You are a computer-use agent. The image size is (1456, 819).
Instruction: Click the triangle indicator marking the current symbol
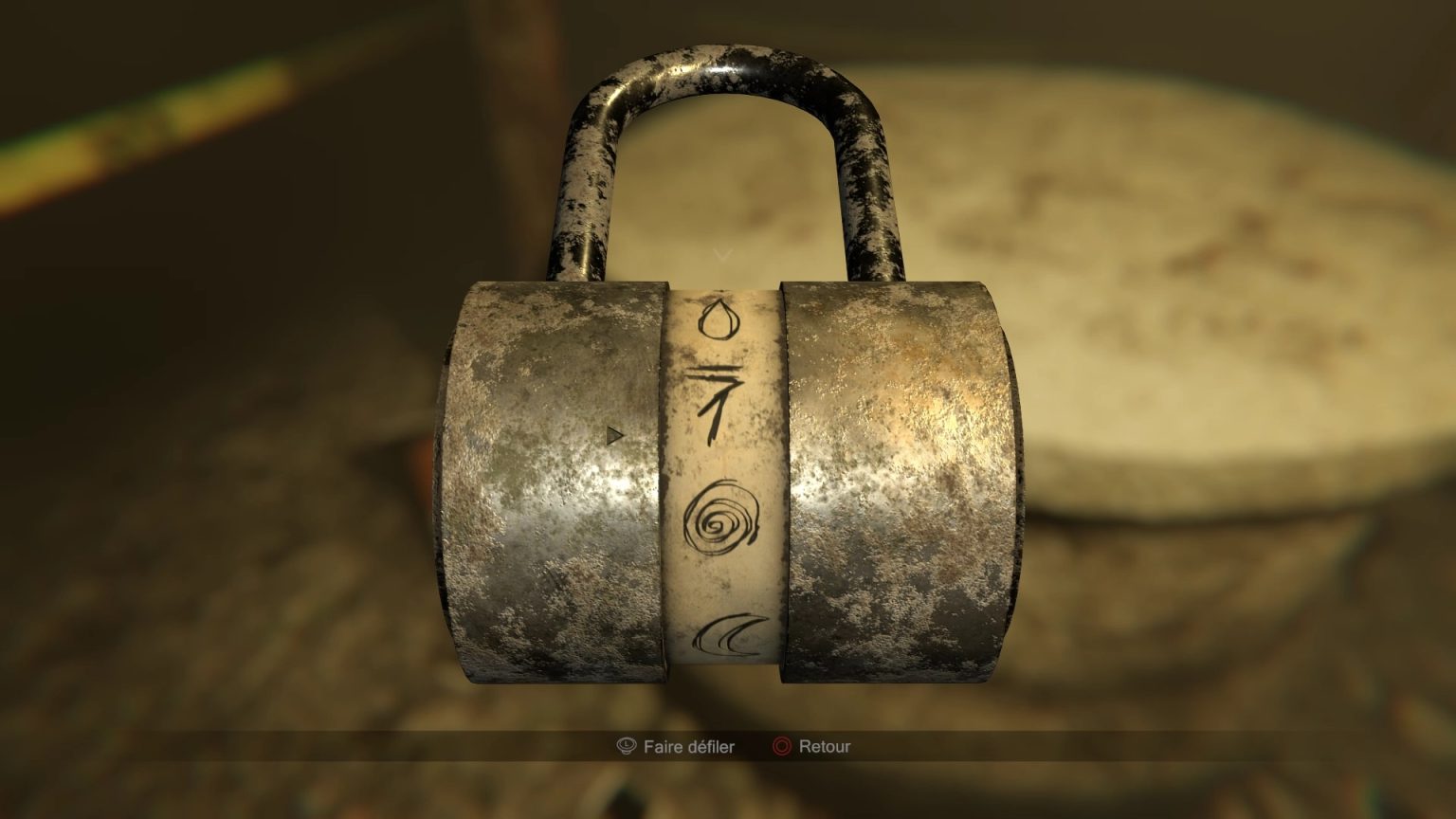[x=615, y=434]
